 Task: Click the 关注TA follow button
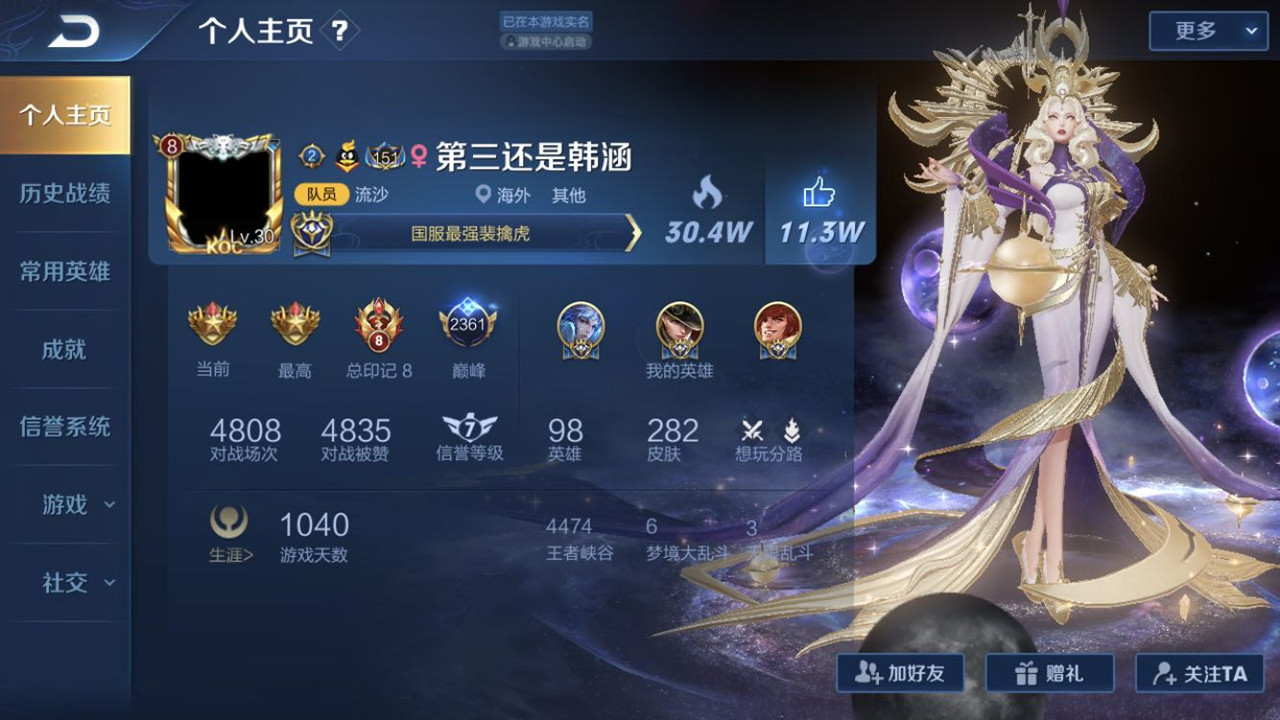coord(1199,673)
